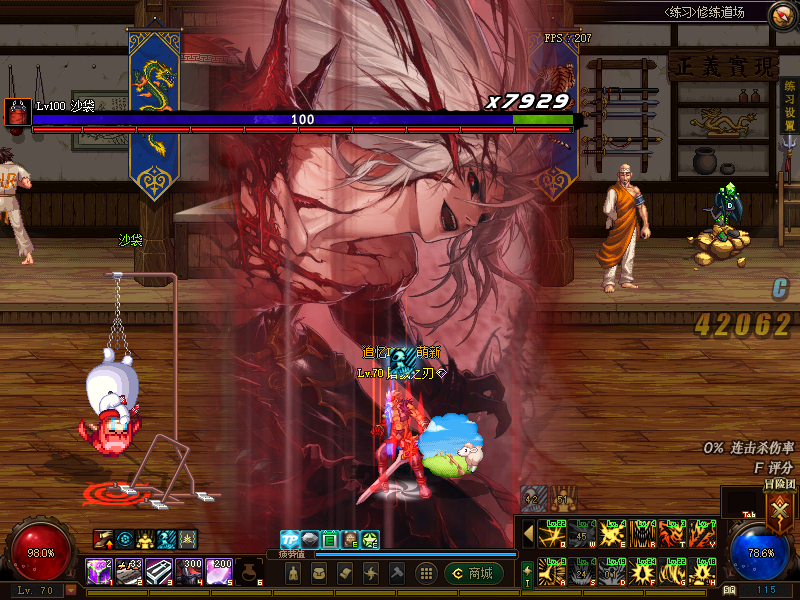This screenshot has height=600, width=800.
Task: Collapse the skill bar with left arrow
Action: click(x=528, y=532)
